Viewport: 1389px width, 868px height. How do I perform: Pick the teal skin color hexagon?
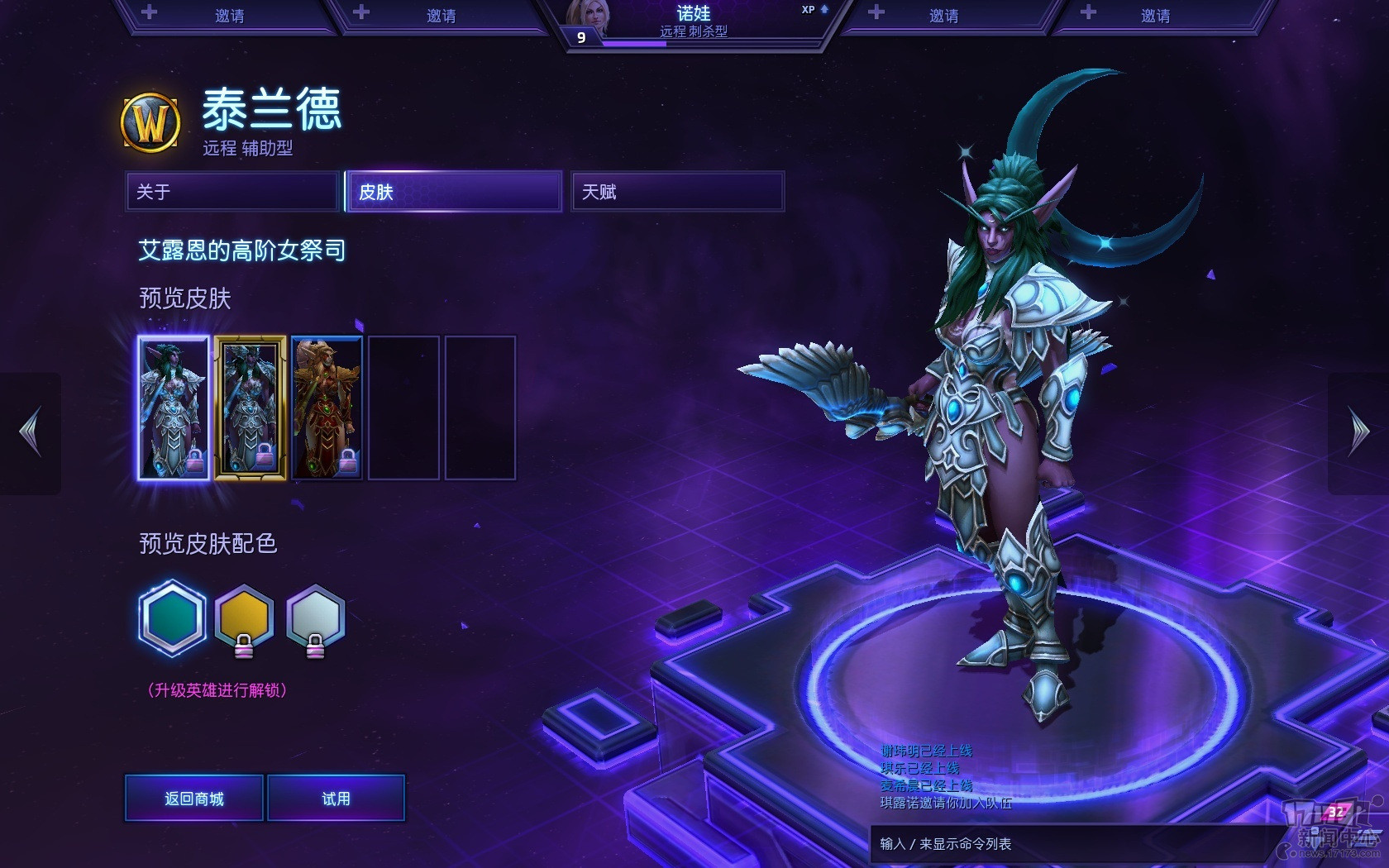(x=173, y=618)
